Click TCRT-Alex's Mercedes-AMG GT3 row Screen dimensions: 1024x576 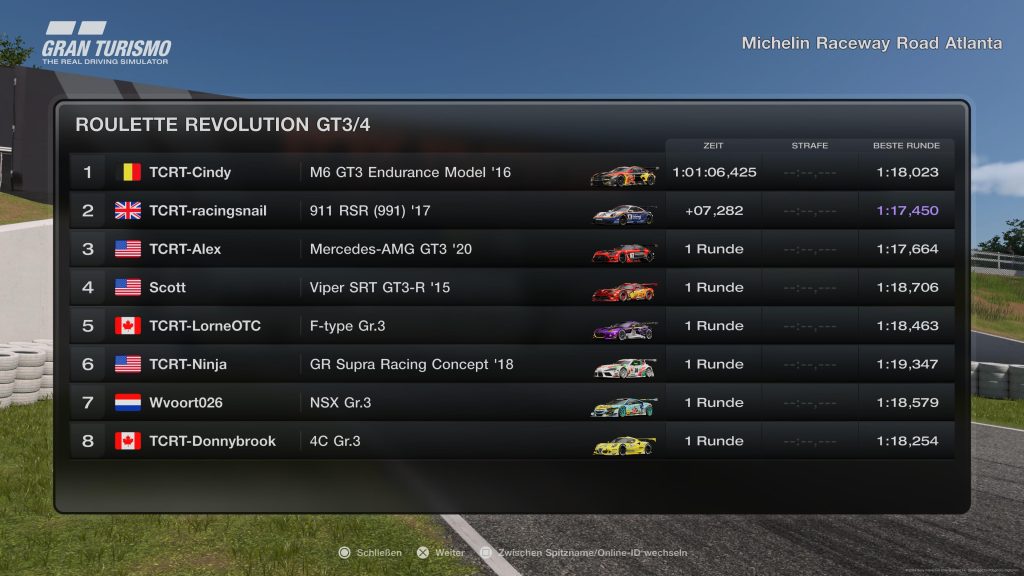[x=510, y=249]
